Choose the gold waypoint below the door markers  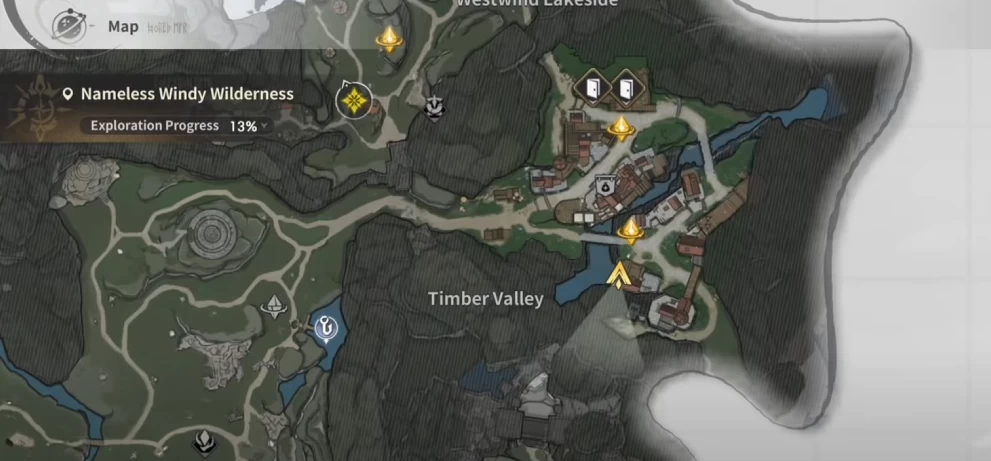click(x=621, y=127)
